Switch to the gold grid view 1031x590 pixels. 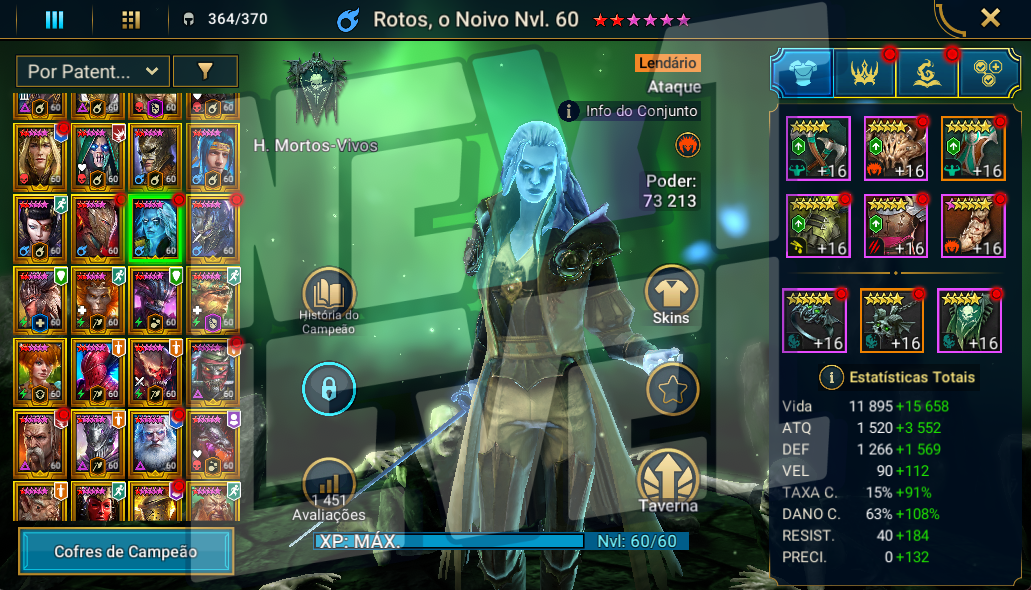[x=130, y=19]
